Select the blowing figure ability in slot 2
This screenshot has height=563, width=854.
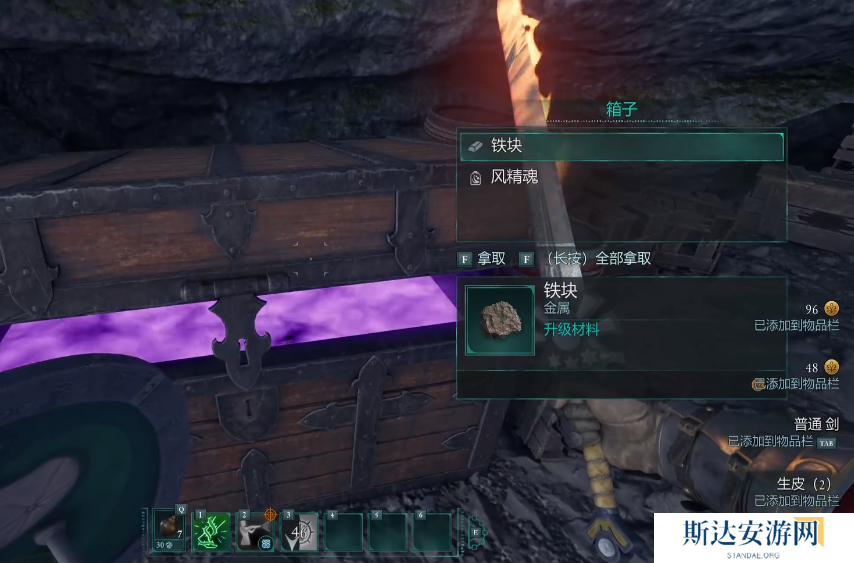255,531
